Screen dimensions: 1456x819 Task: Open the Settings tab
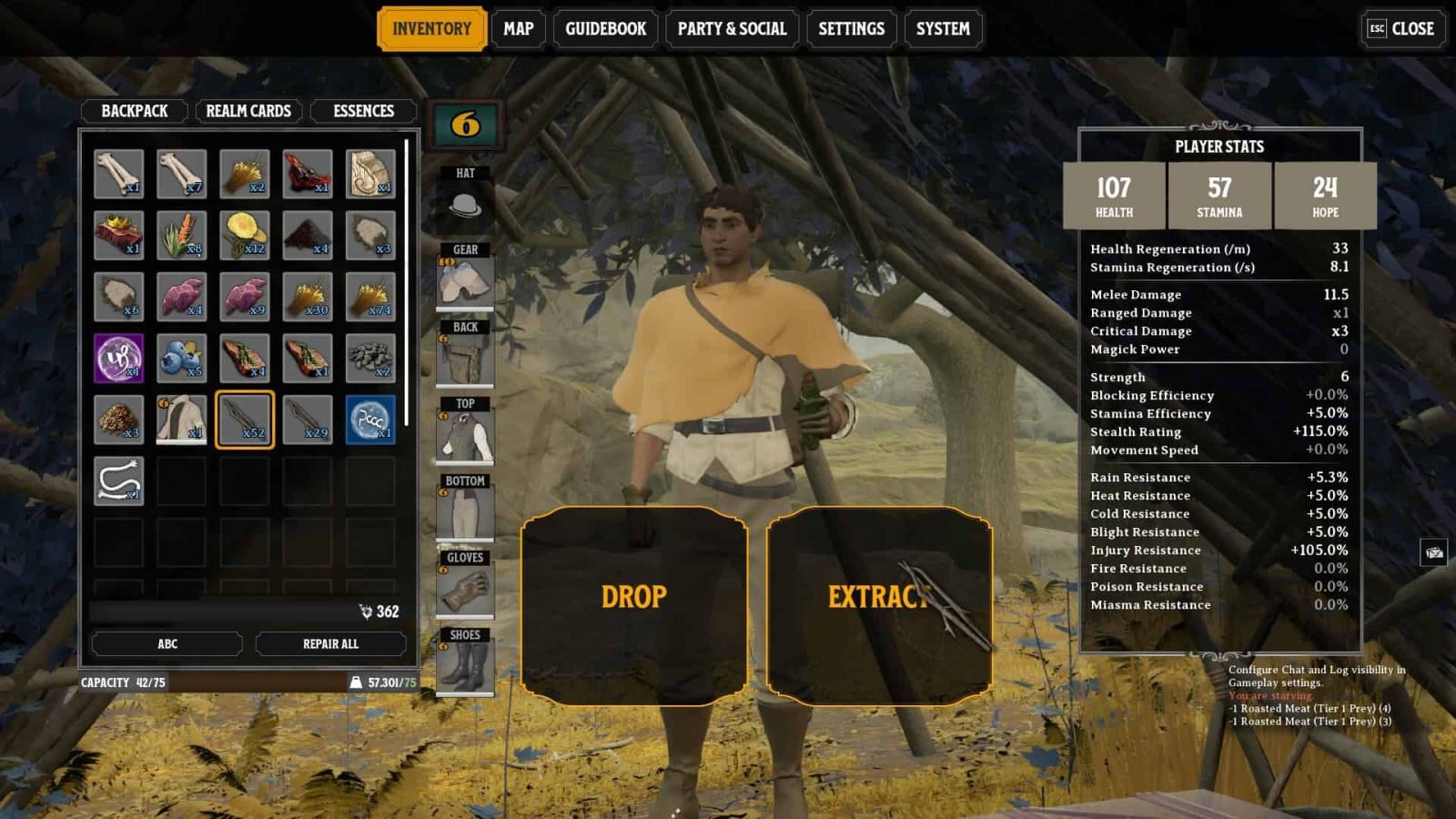pyautogui.click(x=851, y=29)
